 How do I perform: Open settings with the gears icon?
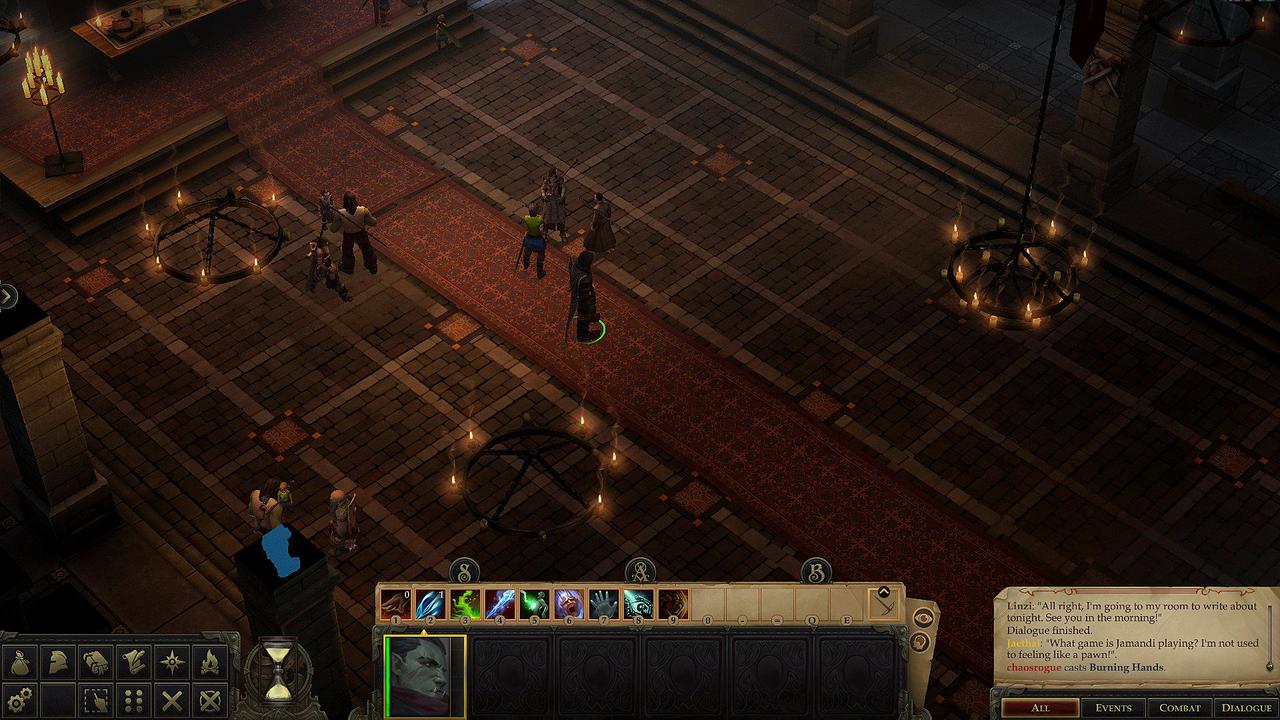(x=20, y=698)
